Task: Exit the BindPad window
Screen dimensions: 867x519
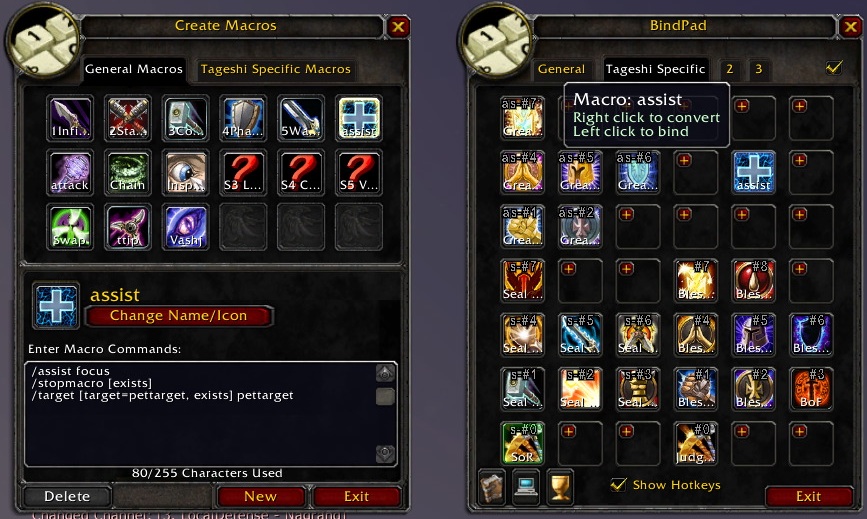Action: 808,496
